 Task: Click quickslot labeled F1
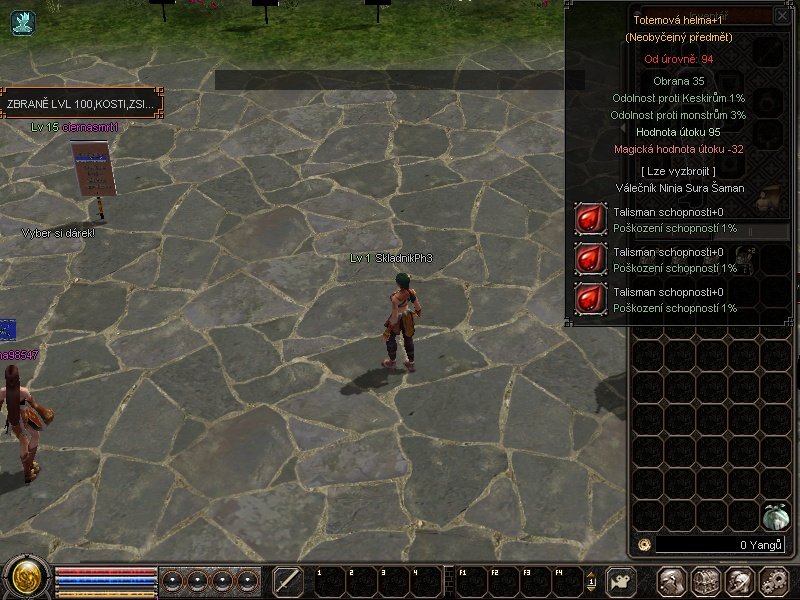[473, 582]
